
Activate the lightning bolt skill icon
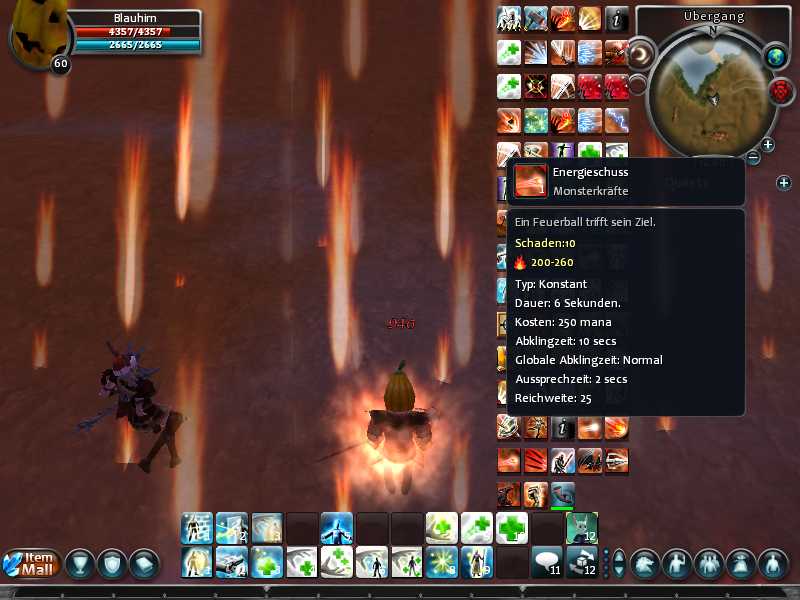point(617,120)
